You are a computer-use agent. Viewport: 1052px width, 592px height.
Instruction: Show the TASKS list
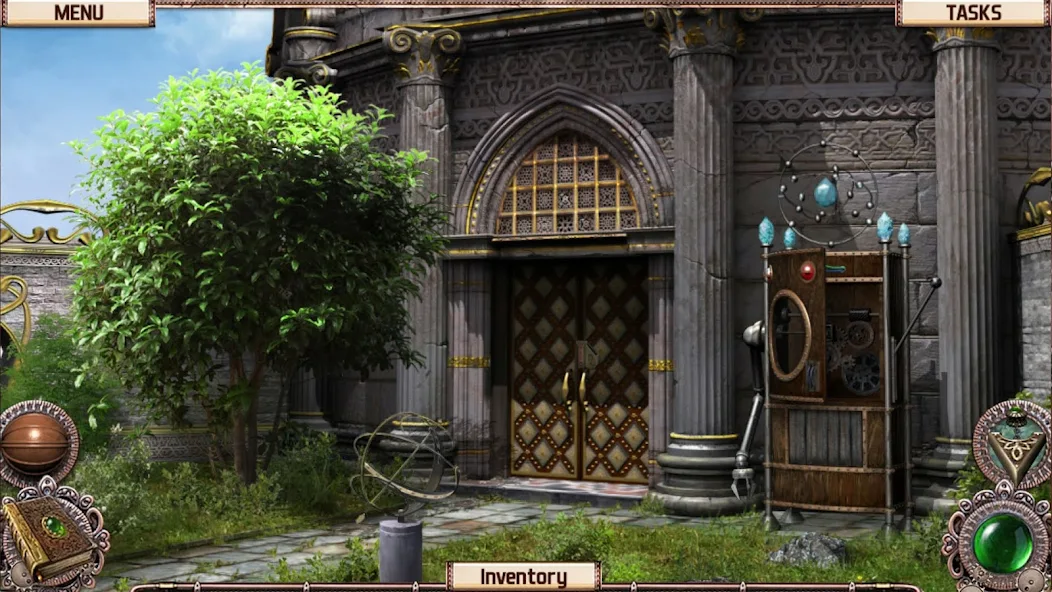point(973,13)
